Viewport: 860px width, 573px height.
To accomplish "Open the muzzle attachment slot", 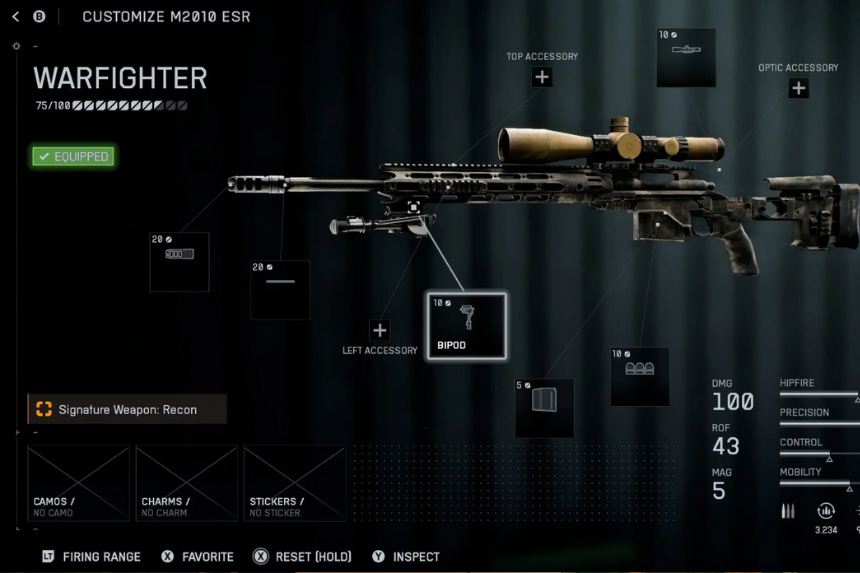I will coord(179,262).
